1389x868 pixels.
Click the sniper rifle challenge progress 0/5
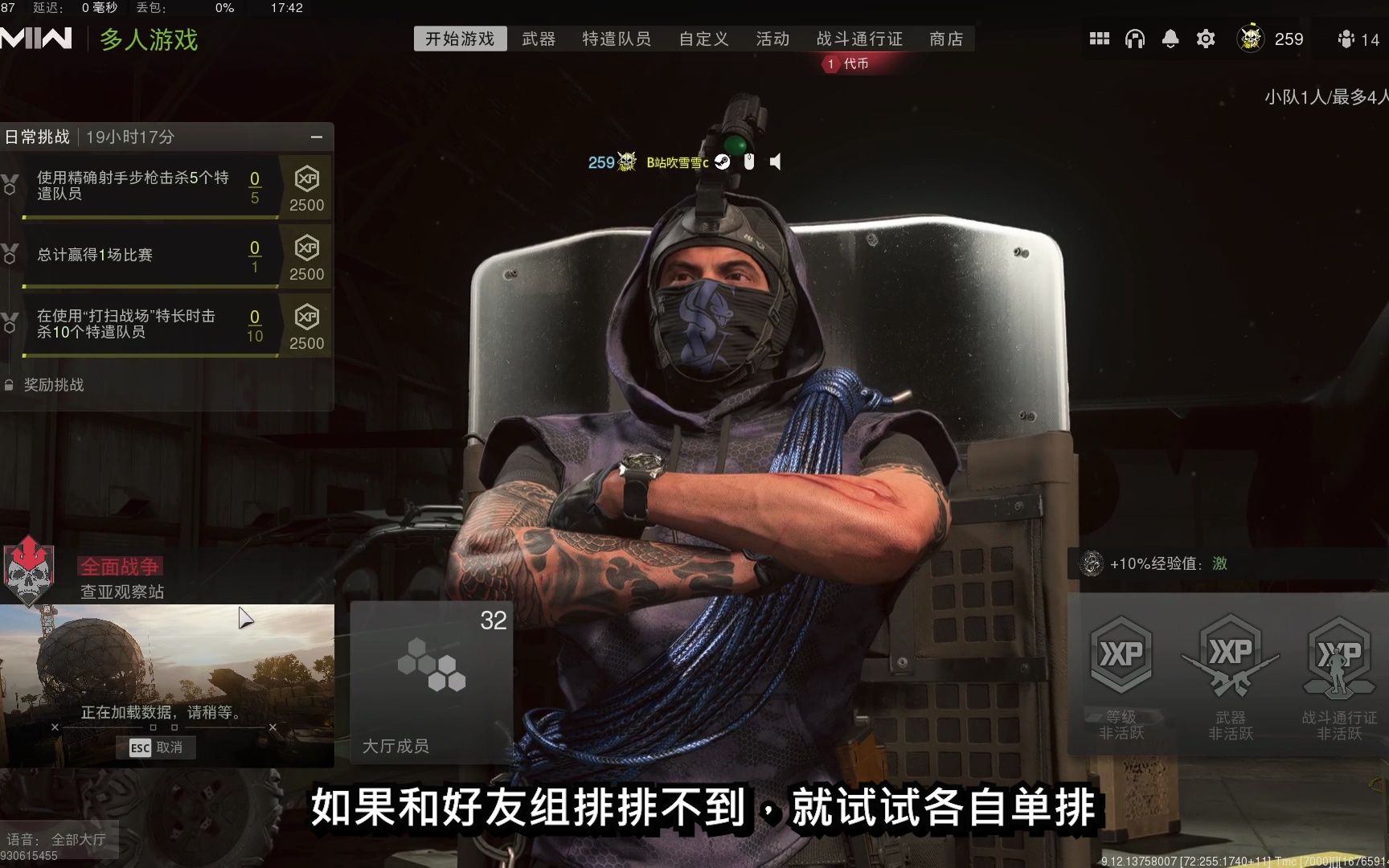(254, 187)
